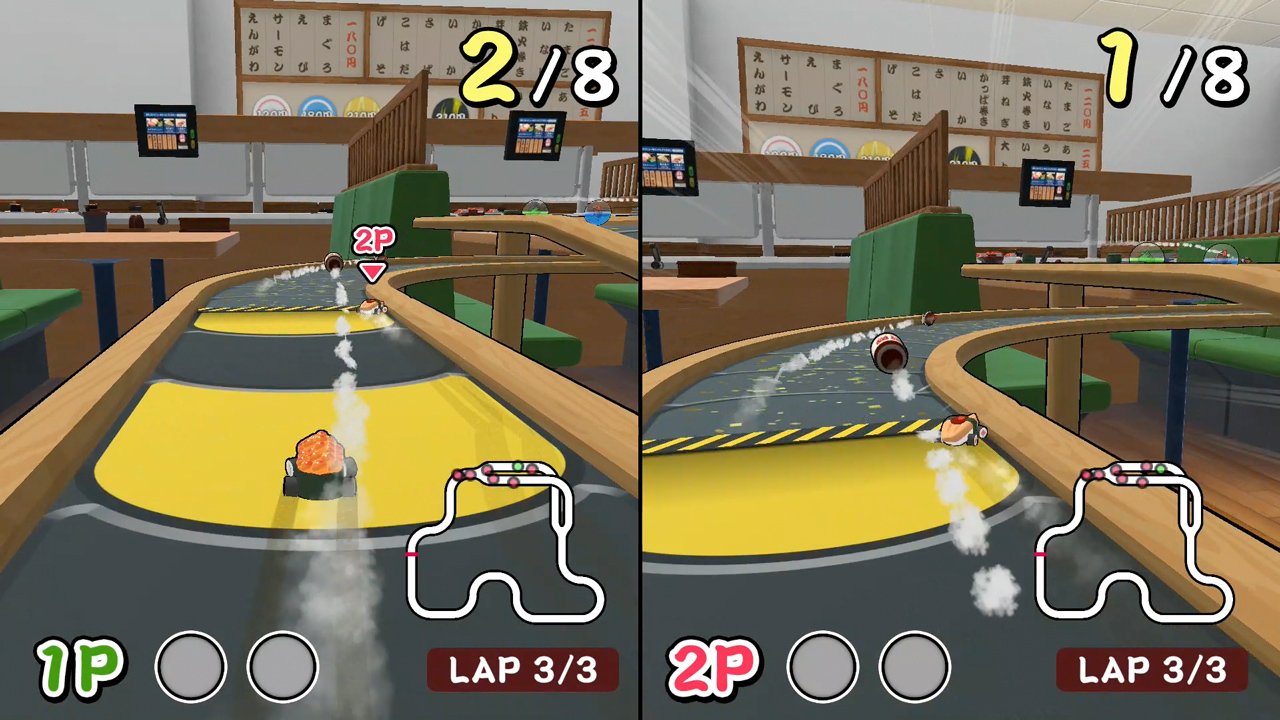The width and height of the screenshot is (1280, 720).
Task: Select the LAP 3/3 indicator on right screen
Action: tap(1155, 668)
